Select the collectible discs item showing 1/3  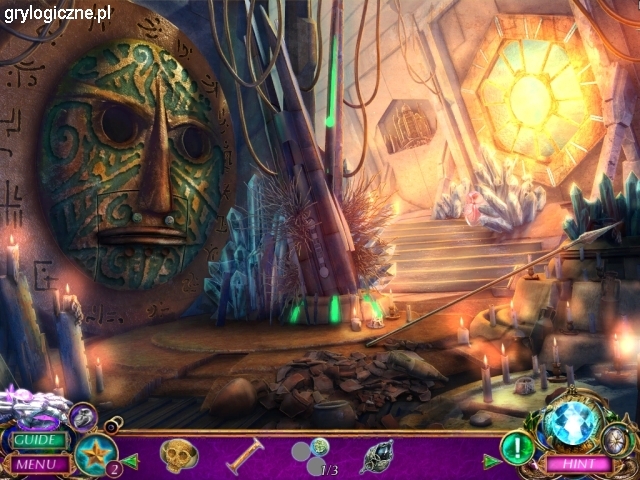click(311, 457)
